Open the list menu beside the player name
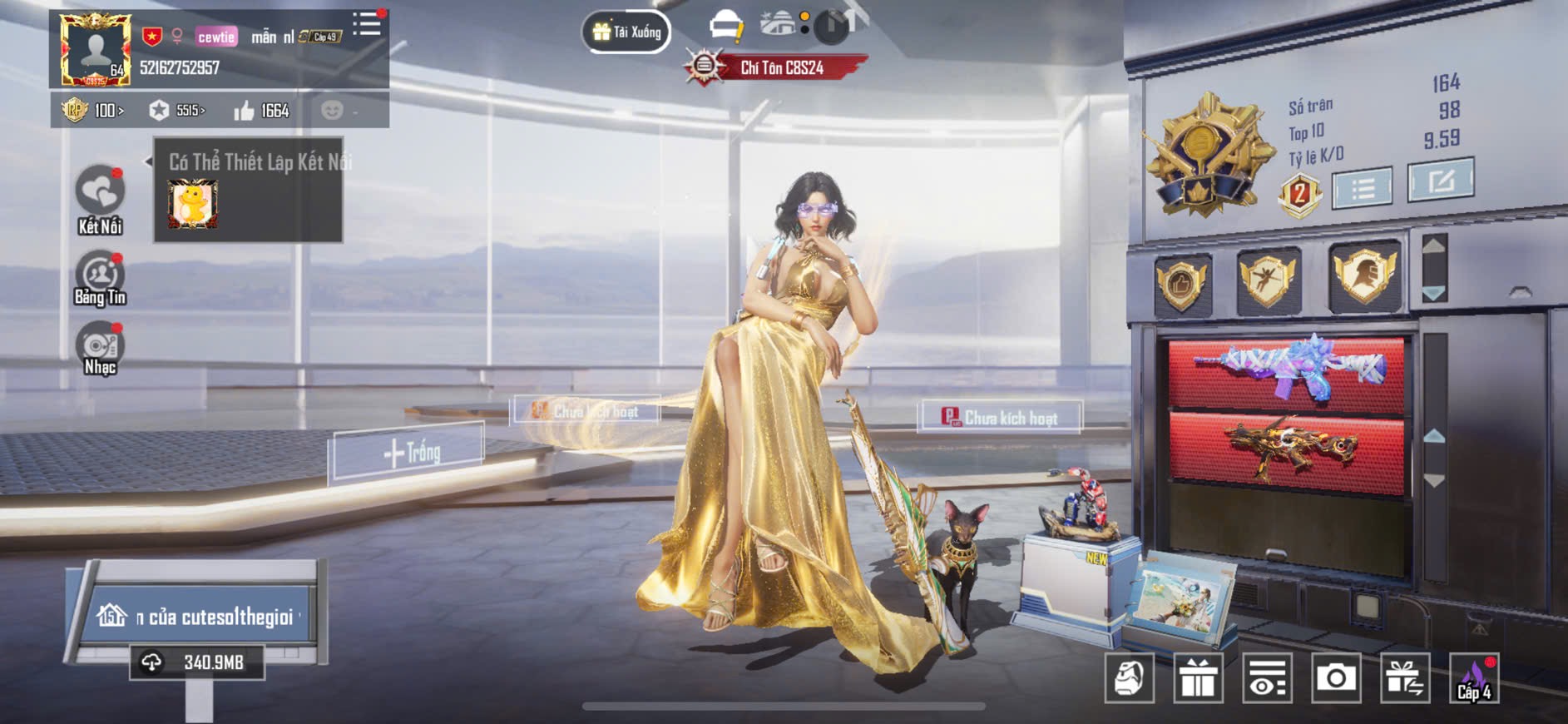Screen dimensions: 1568x724 click(x=366, y=24)
